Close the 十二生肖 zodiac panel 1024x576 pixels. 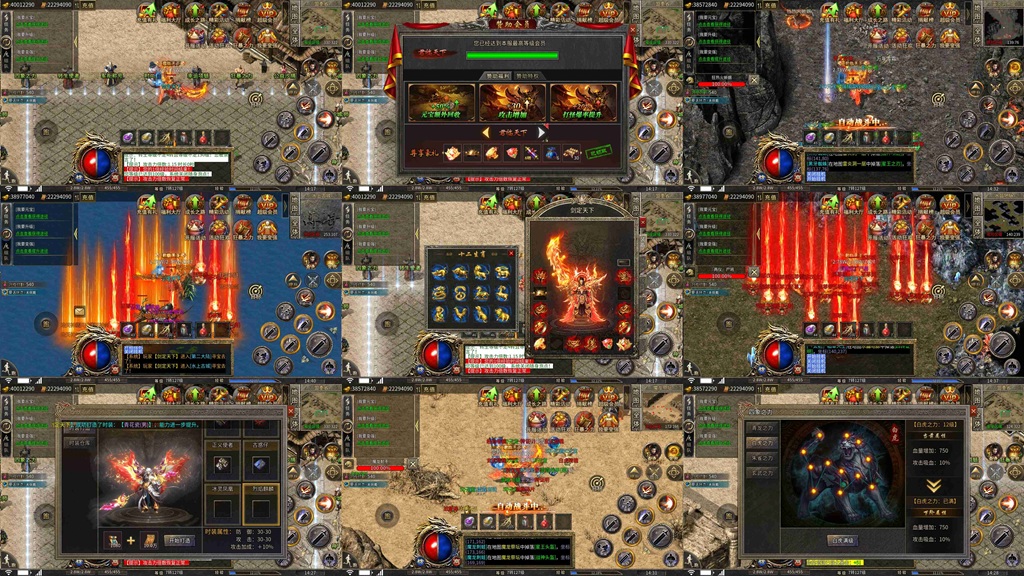point(511,253)
